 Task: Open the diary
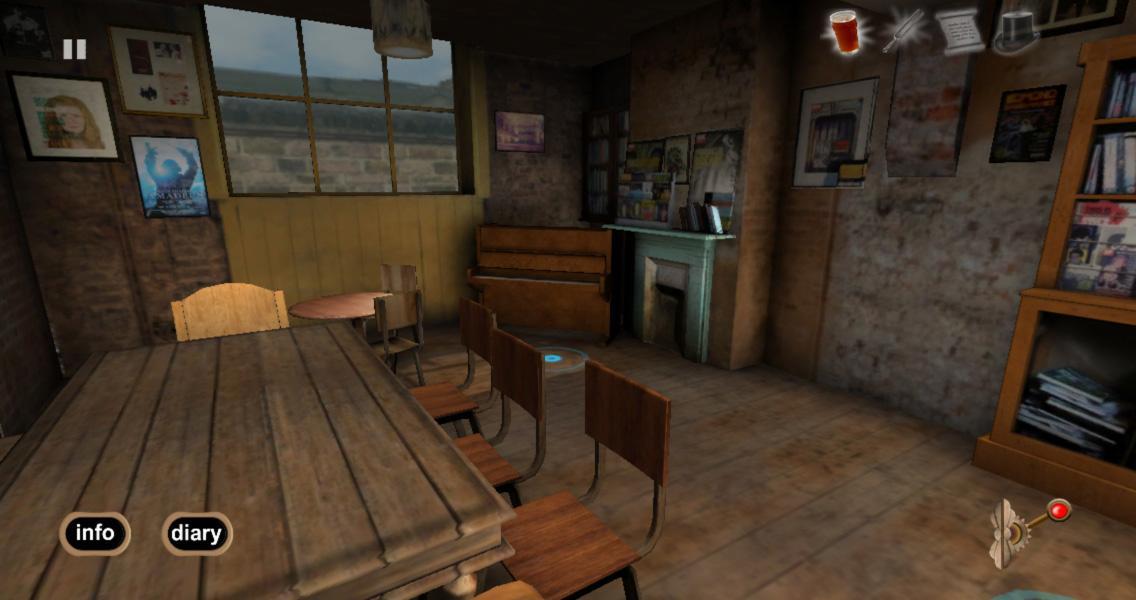pos(196,533)
